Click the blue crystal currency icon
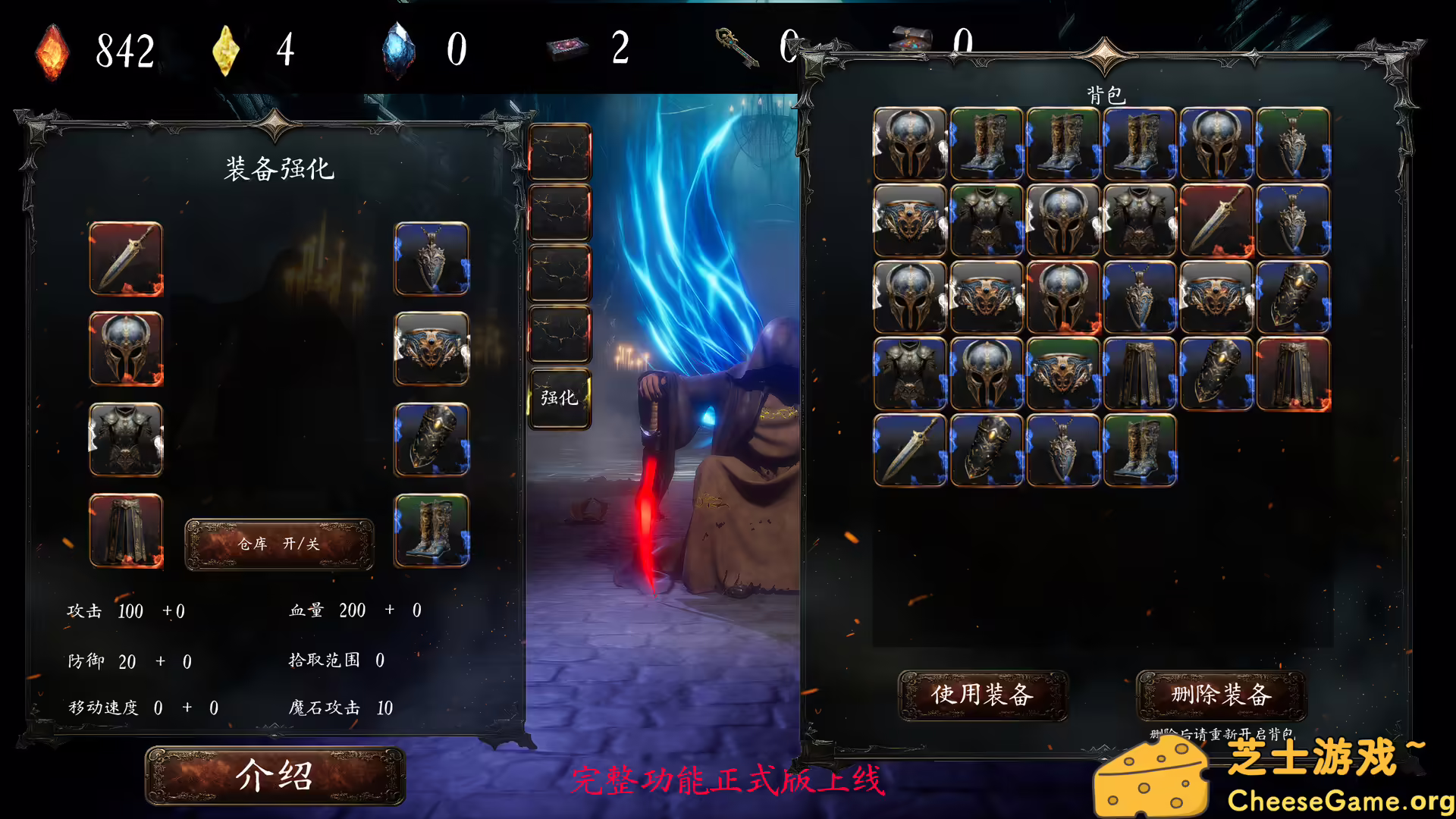Screen dimensions: 1456x819 pos(400,50)
